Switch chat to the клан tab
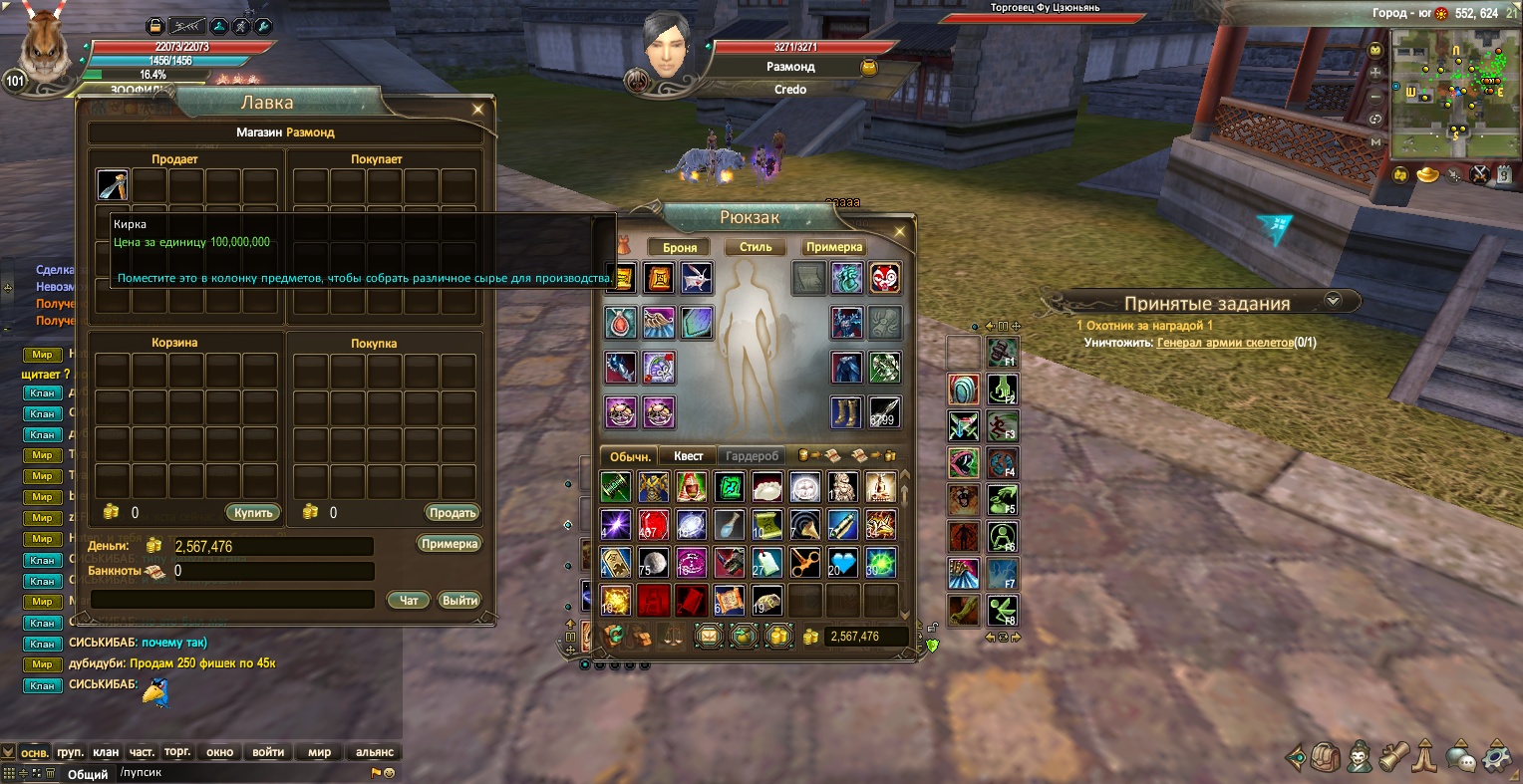 coord(106,752)
